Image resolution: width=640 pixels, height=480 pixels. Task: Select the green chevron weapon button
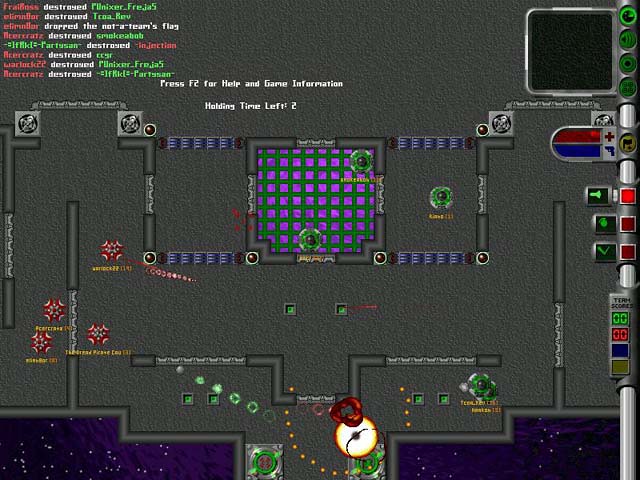(602, 252)
